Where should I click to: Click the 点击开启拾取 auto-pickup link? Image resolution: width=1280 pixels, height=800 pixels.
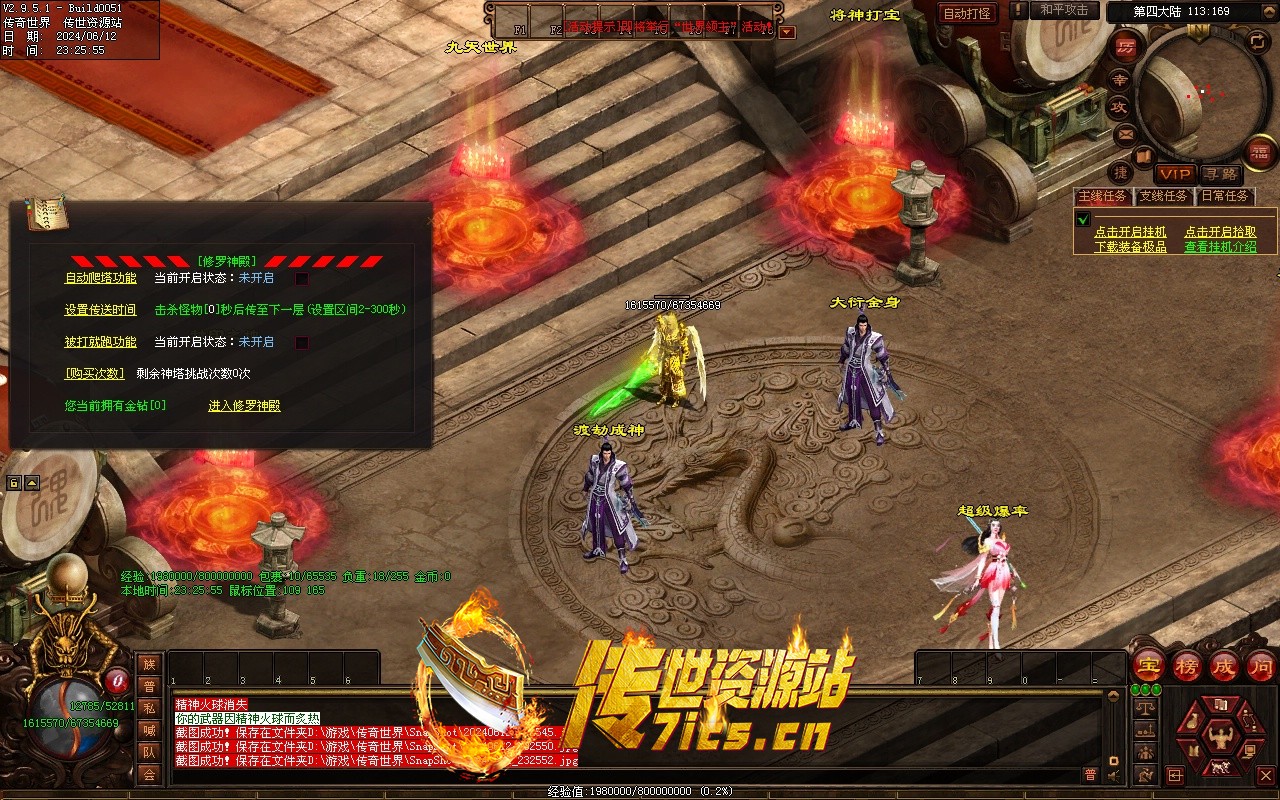tap(1220, 232)
